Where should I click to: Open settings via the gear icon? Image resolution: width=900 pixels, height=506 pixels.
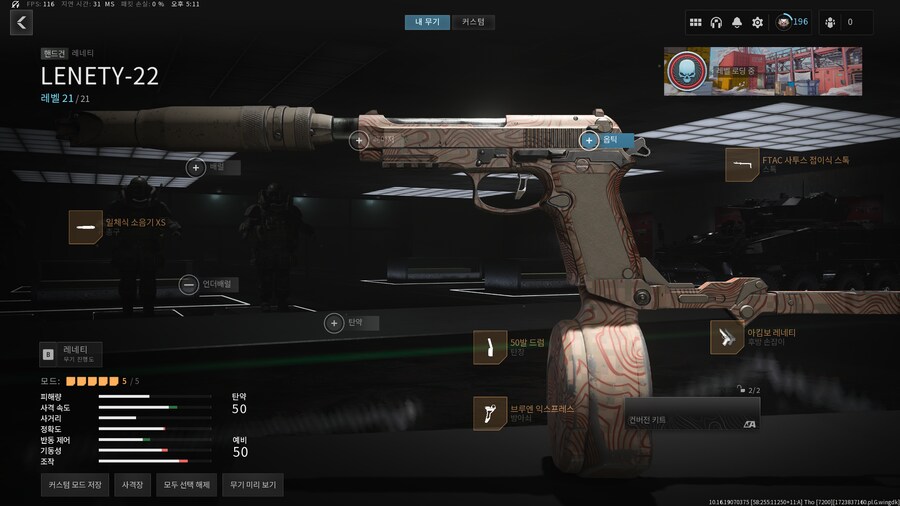click(x=757, y=22)
